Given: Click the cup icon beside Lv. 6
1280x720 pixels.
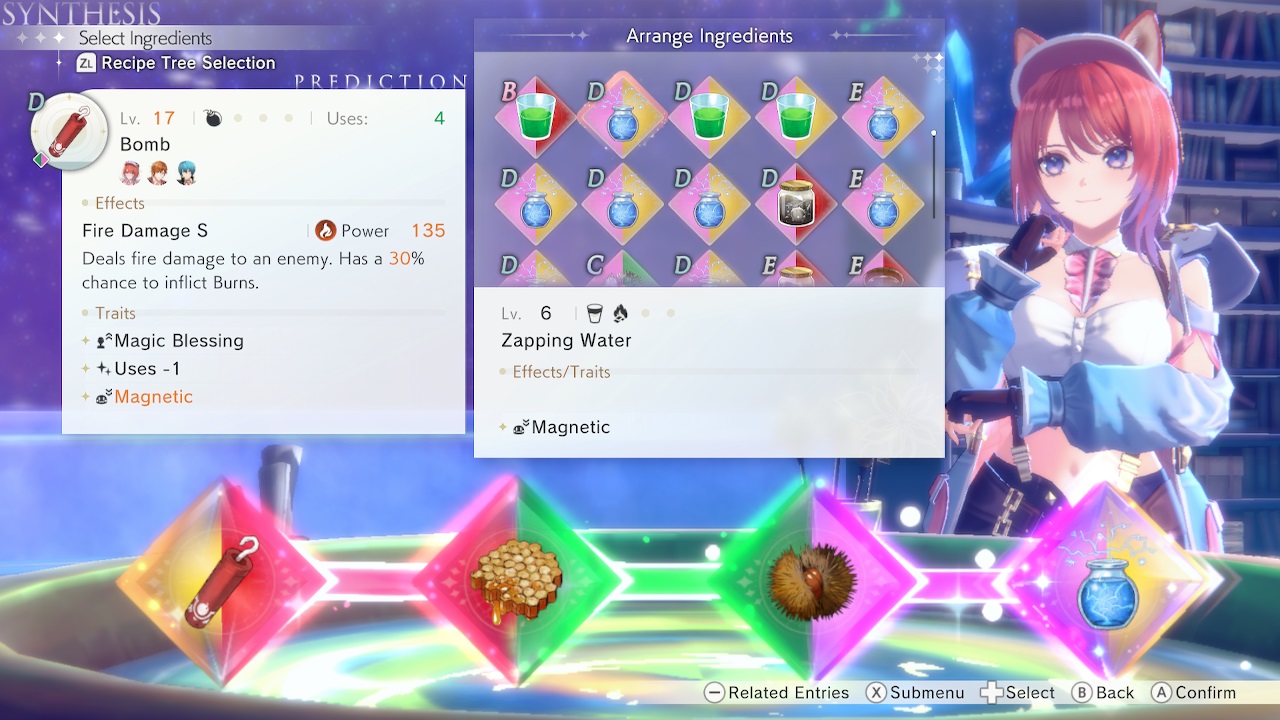Looking at the screenshot, I should (593, 312).
